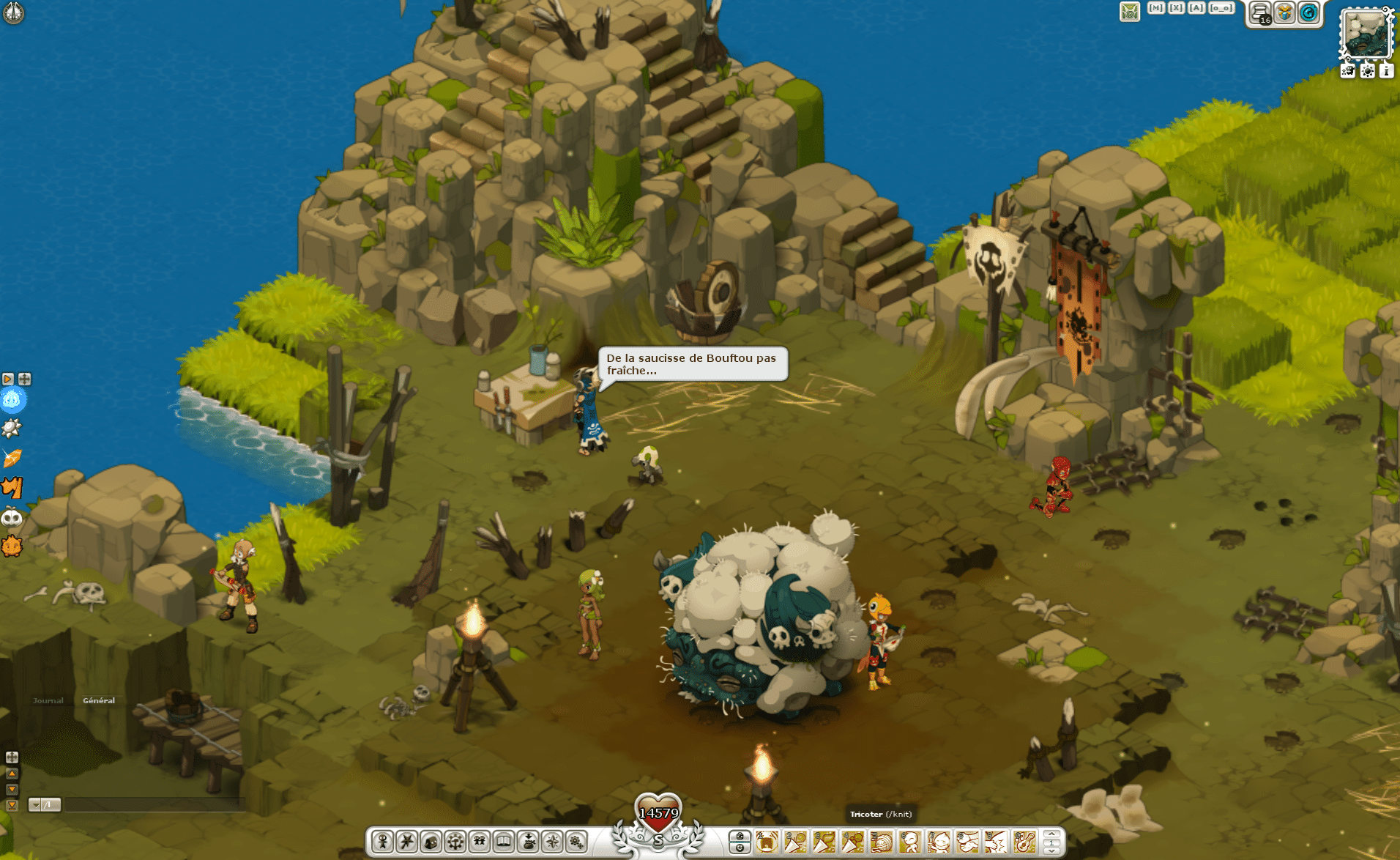This screenshot has width=1400, height=860.
Task: Open the compass star map icon
Action: point(552,842)
